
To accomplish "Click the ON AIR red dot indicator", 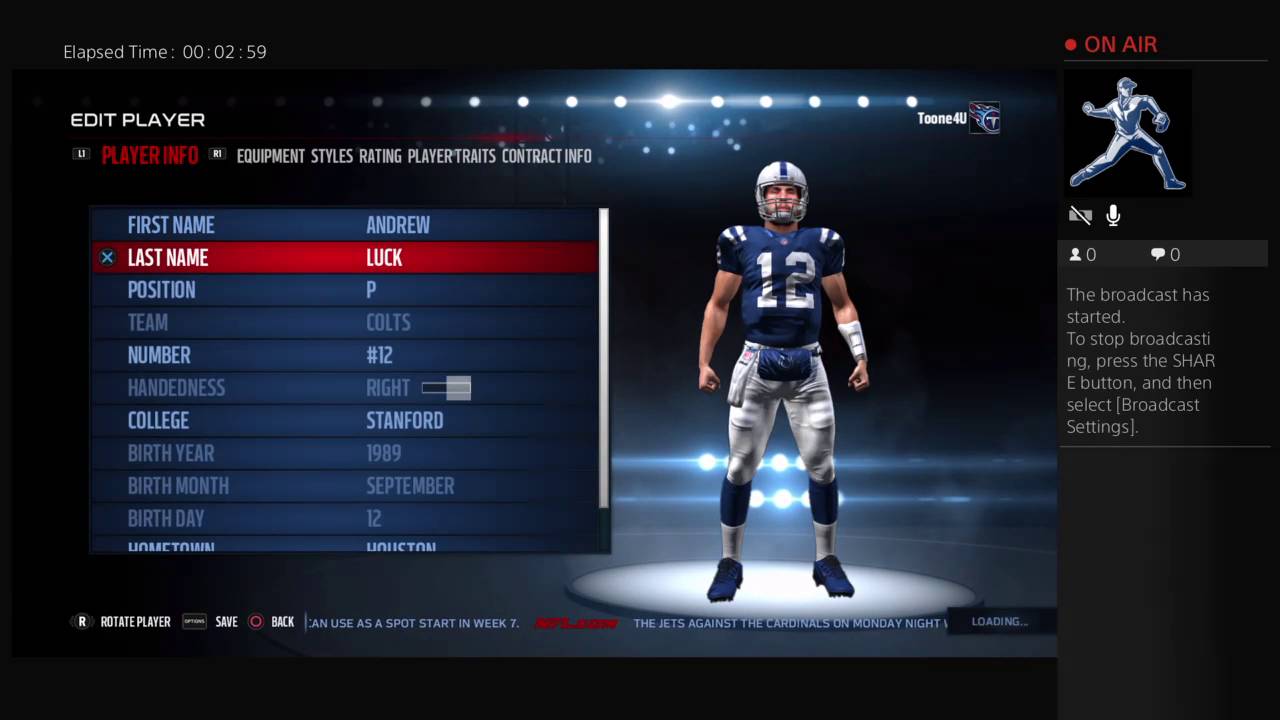I will 1069,44.
